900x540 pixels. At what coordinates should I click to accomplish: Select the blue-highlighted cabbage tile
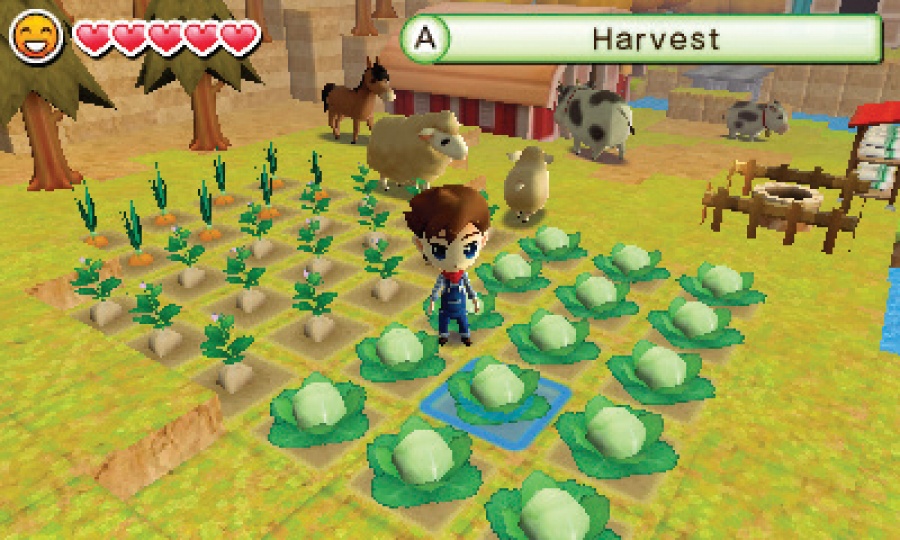coord(496,396)
